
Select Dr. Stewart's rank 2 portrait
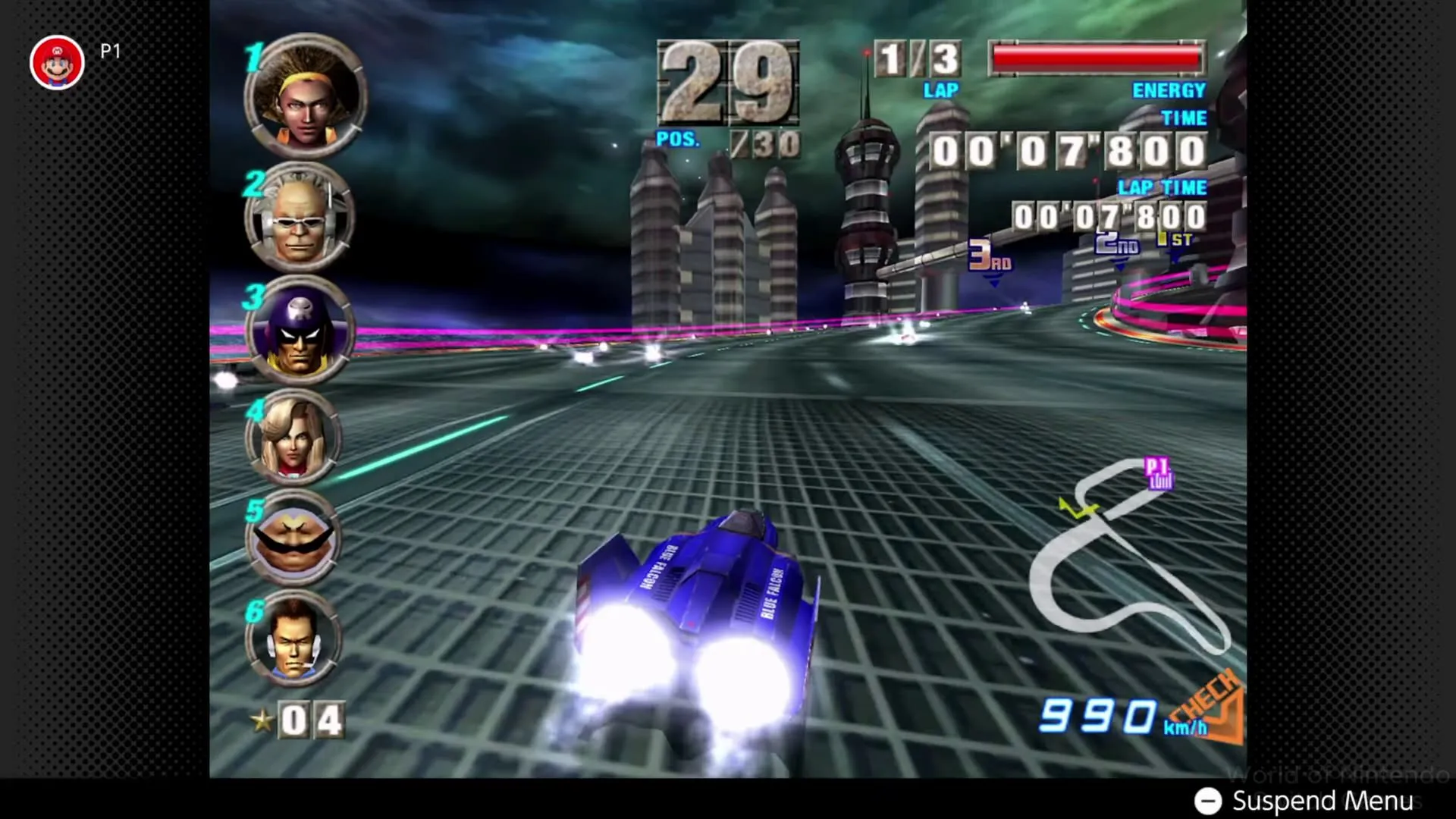[302, 216]
